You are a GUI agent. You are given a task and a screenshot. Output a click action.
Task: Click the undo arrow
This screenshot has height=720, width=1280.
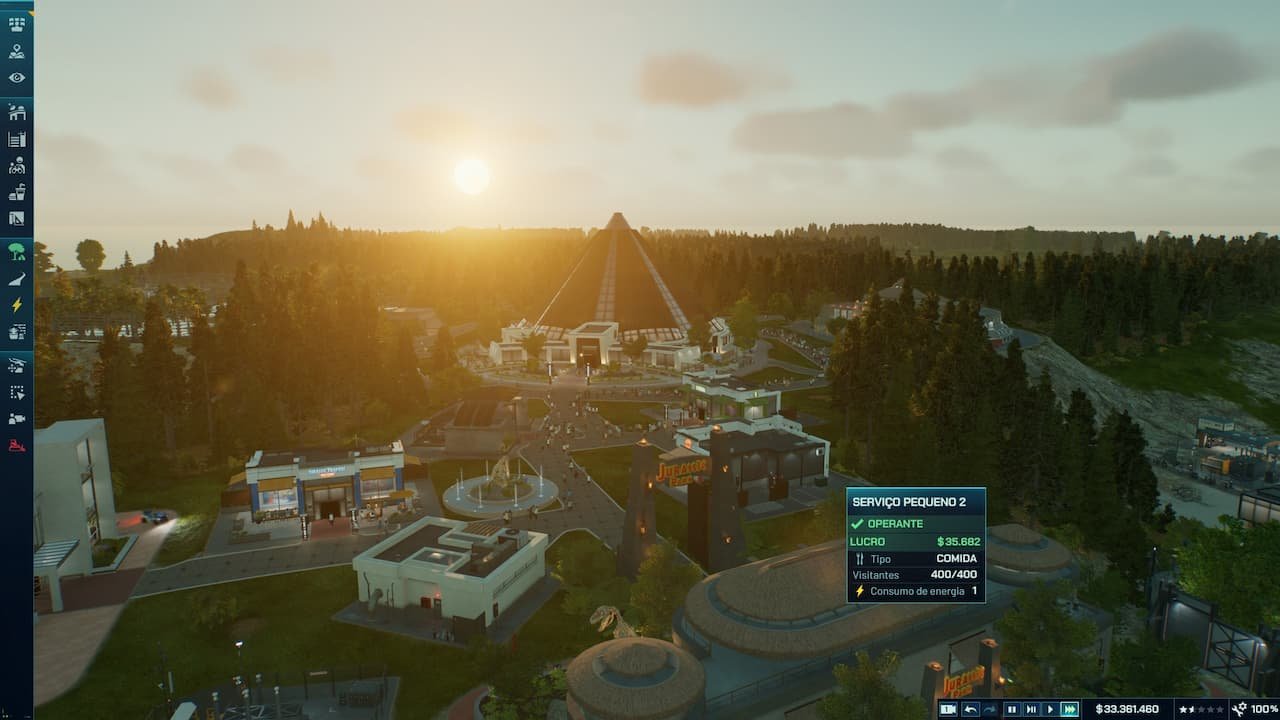pyautogui.click(x=971, y=709)
